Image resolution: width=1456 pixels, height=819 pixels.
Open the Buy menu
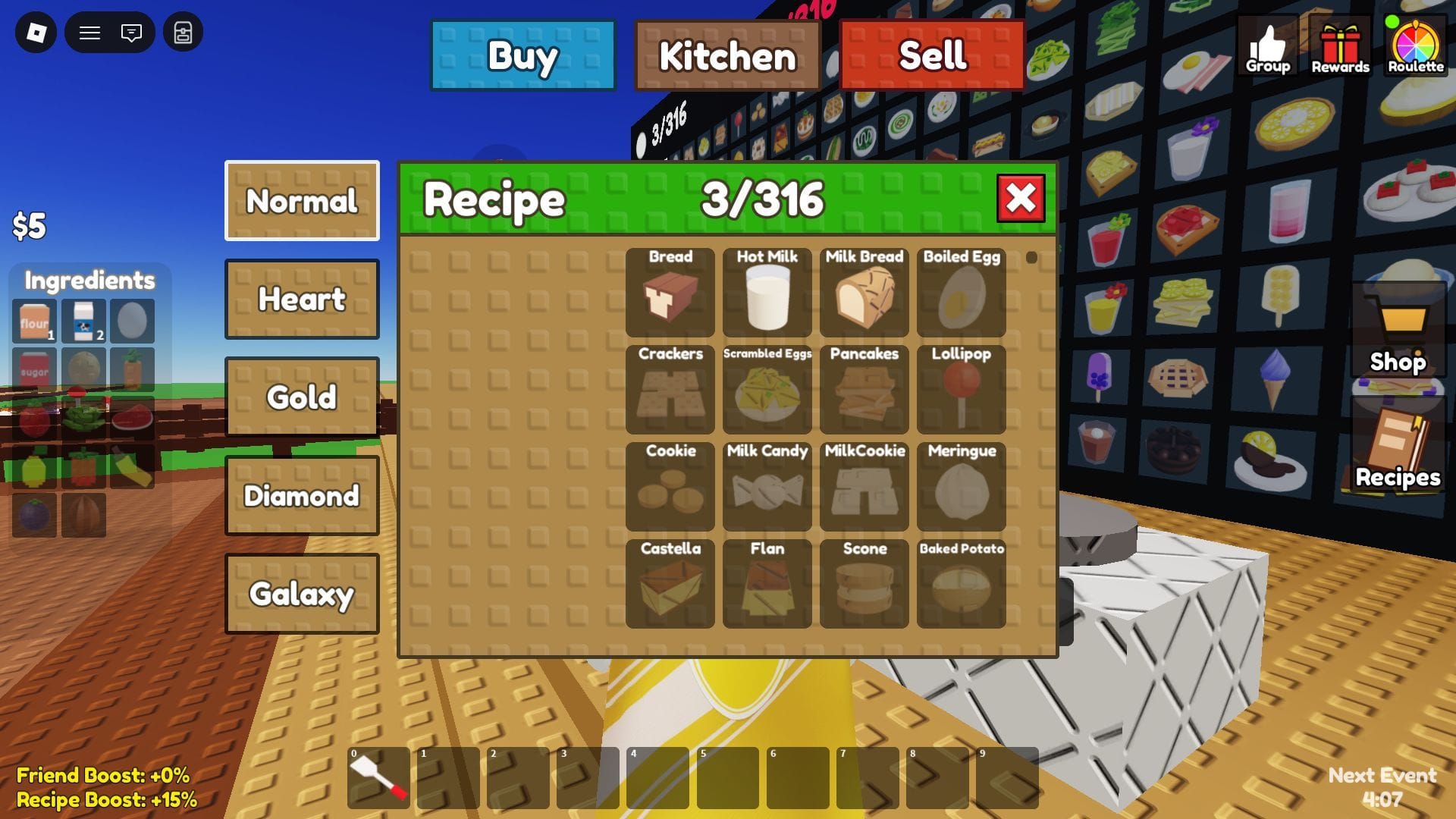coord(522,54)
